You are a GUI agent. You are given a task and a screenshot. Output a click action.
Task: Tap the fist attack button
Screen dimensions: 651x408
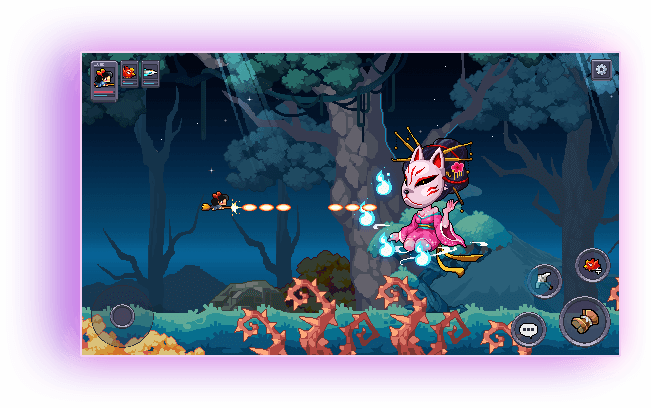point(585,321)
